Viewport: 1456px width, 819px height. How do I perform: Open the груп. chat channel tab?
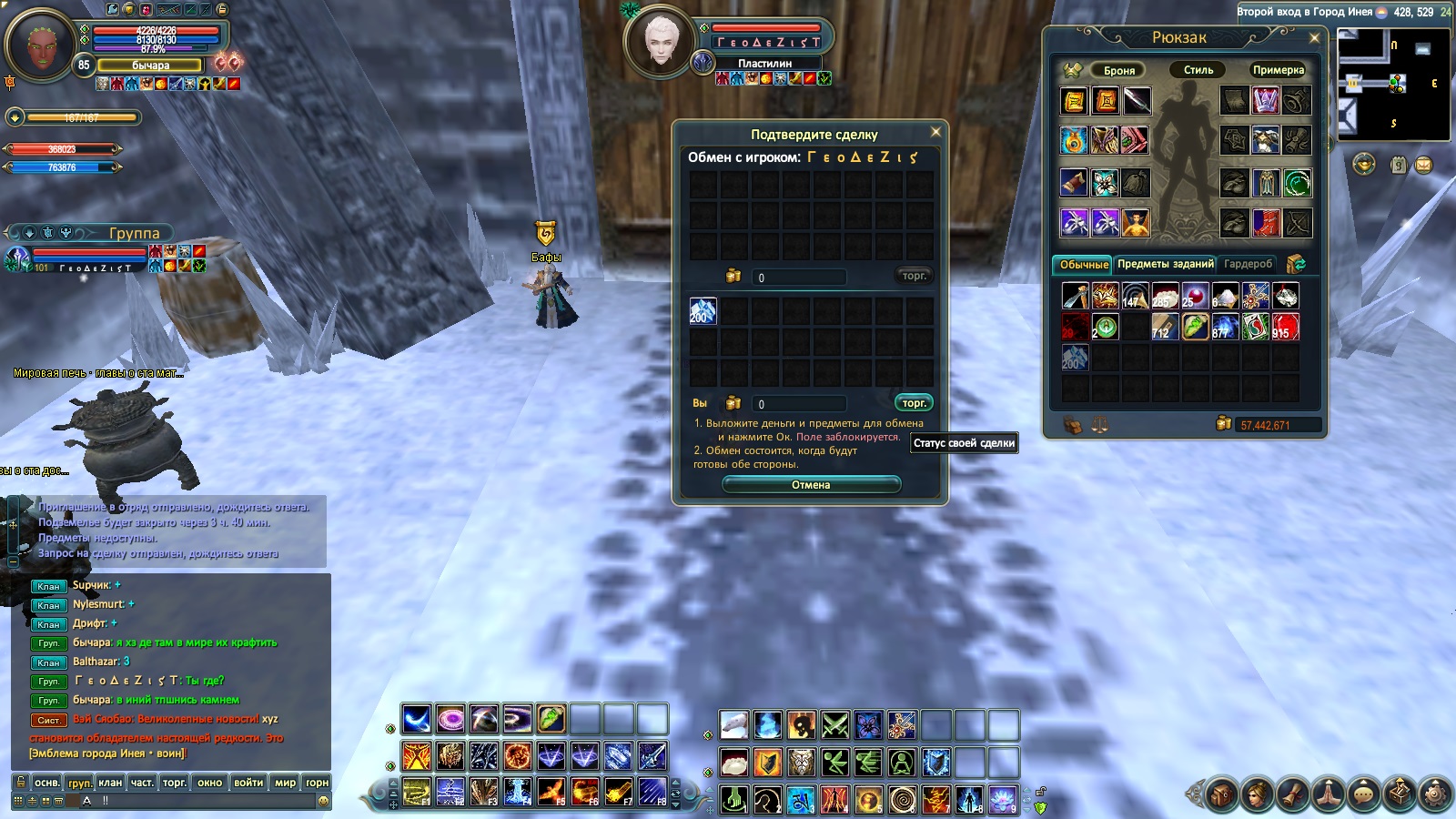point(79,783)
